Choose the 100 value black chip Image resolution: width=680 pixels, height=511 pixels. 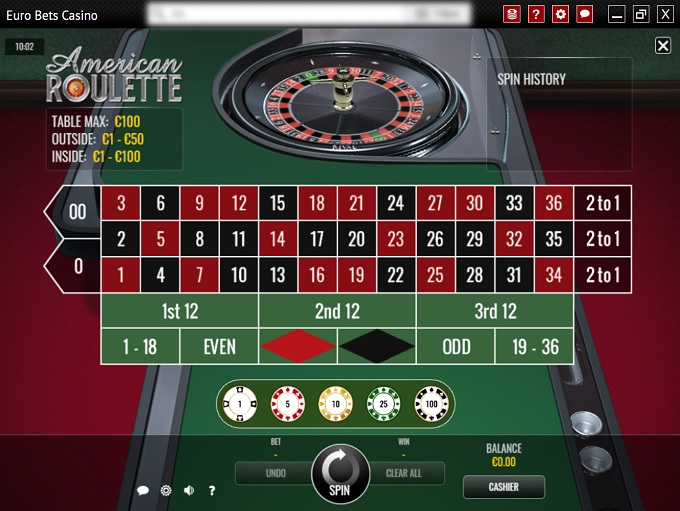click(x=431, y=404)
